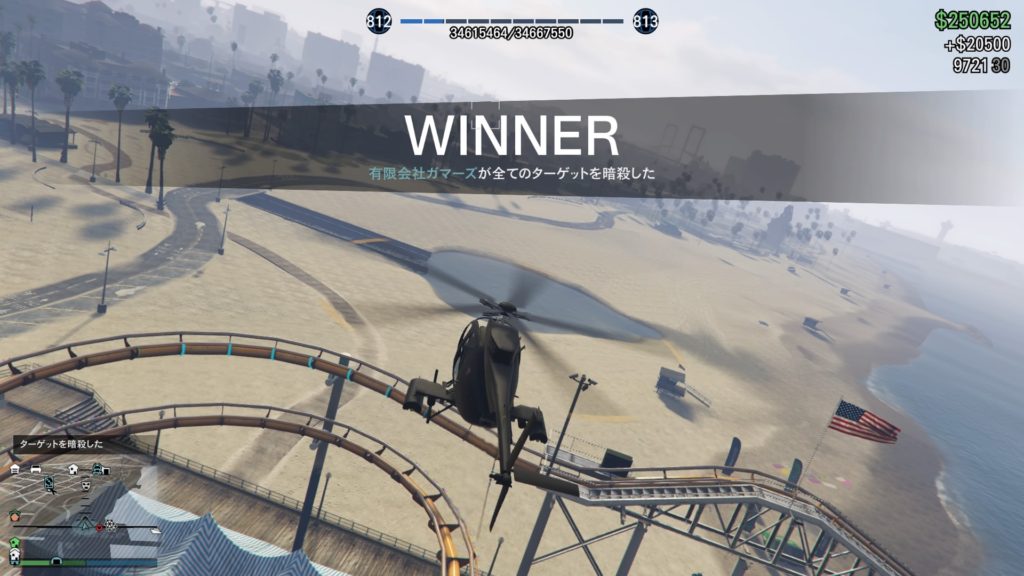Click the white car blip on minimap

point(36,469)
